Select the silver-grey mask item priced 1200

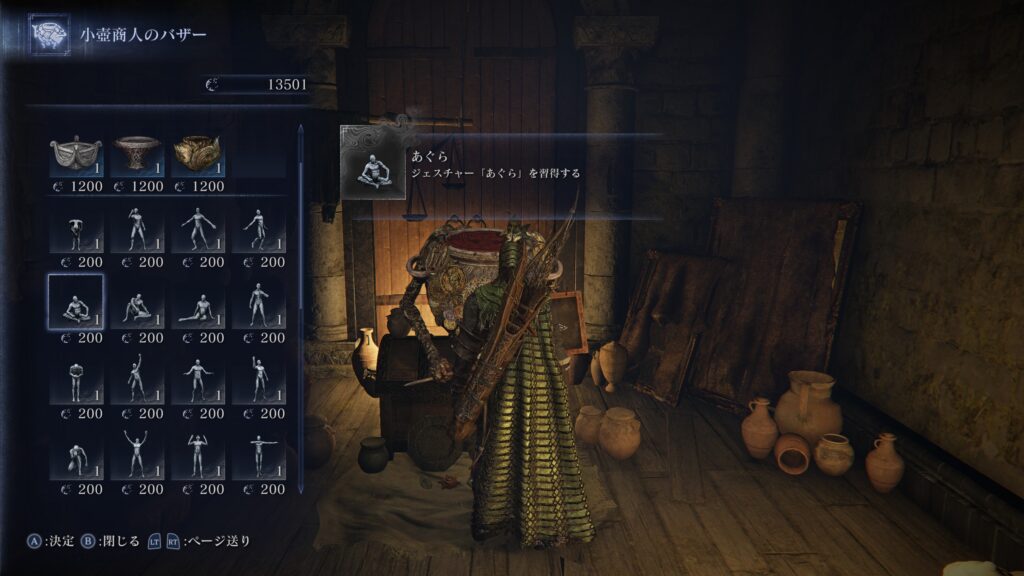(76, 155)
